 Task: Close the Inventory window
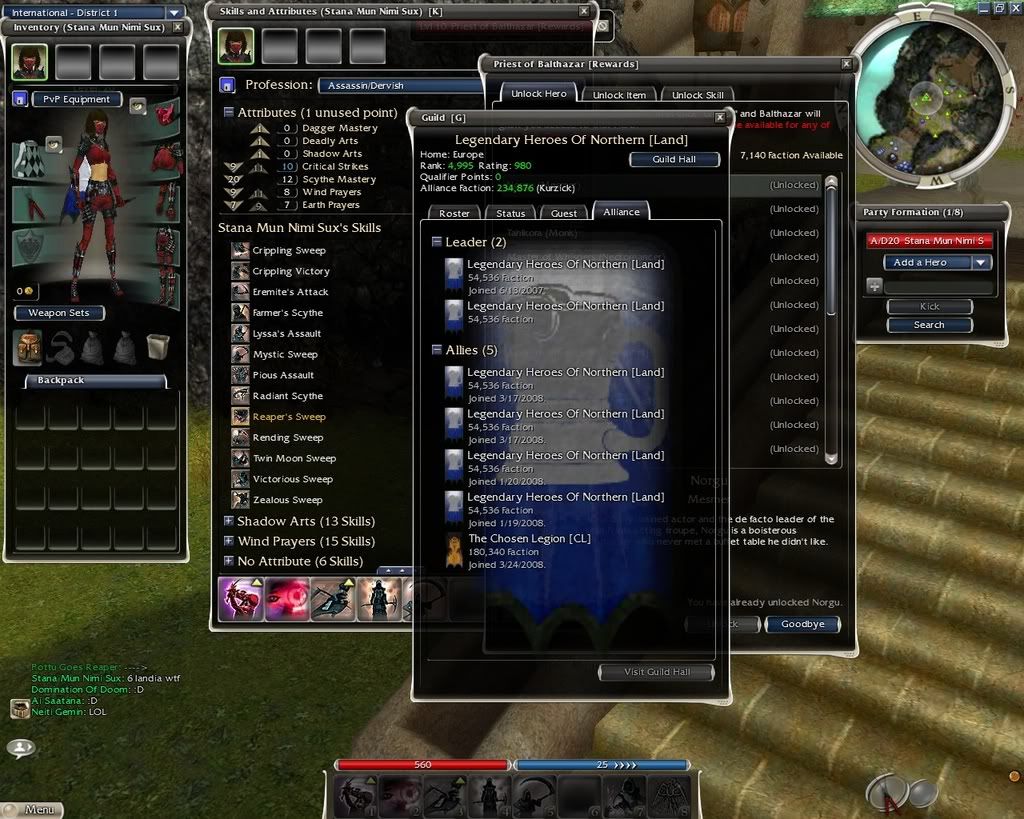pos(177,27)
